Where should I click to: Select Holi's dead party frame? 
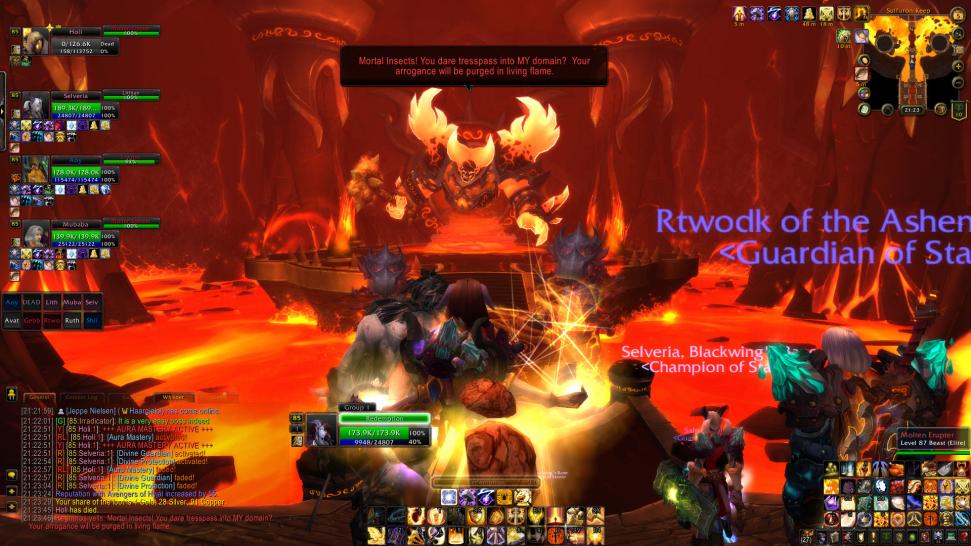[76, 42]
